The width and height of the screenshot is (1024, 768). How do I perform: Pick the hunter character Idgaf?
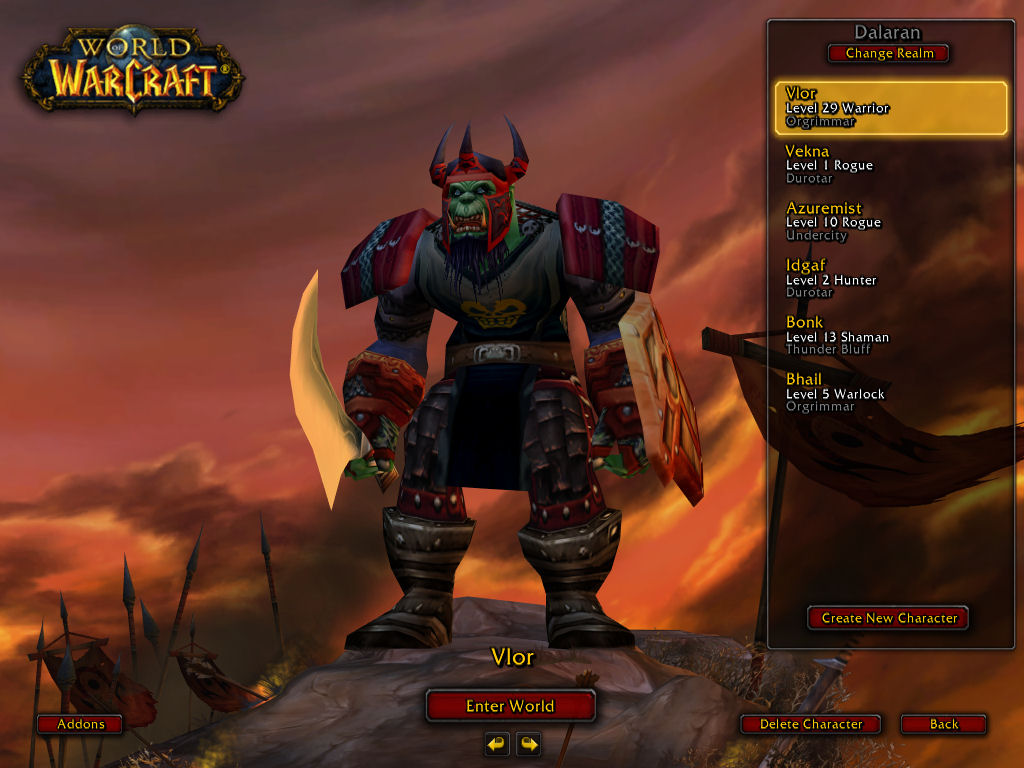click(x=890, y=279)
